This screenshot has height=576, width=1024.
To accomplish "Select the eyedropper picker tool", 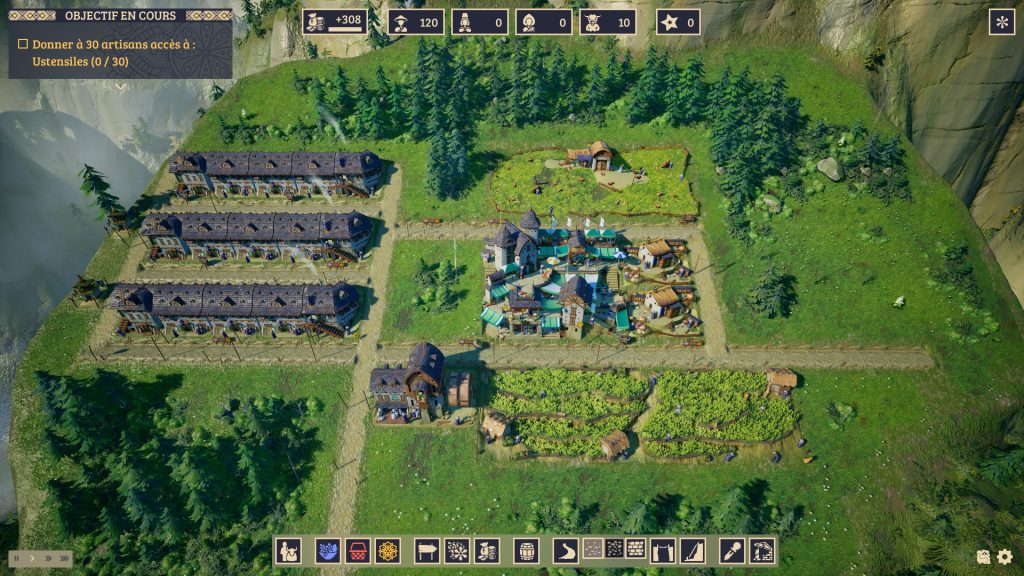I will click(x=733, y=550).
